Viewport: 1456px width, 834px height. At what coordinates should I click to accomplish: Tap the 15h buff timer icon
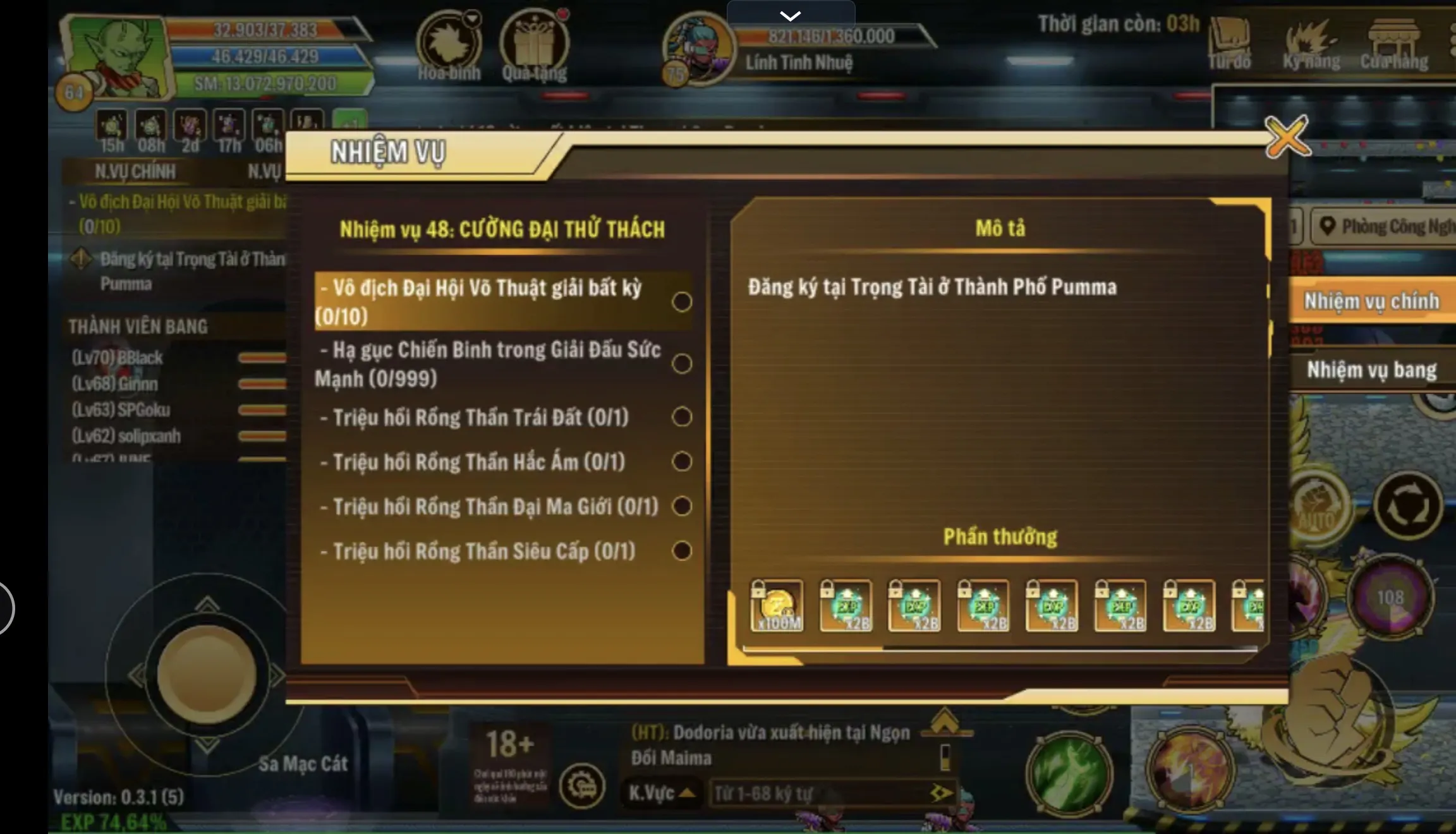(111, 126)
